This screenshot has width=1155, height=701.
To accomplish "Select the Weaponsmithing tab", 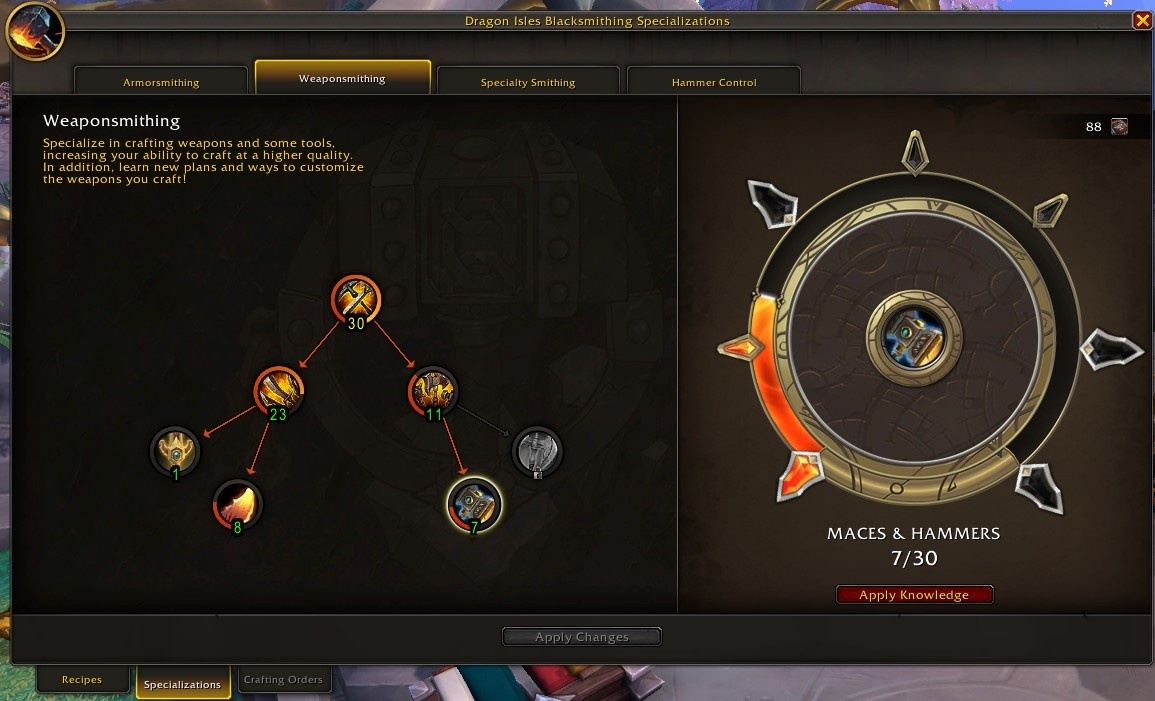I will (x=342, y=78).
